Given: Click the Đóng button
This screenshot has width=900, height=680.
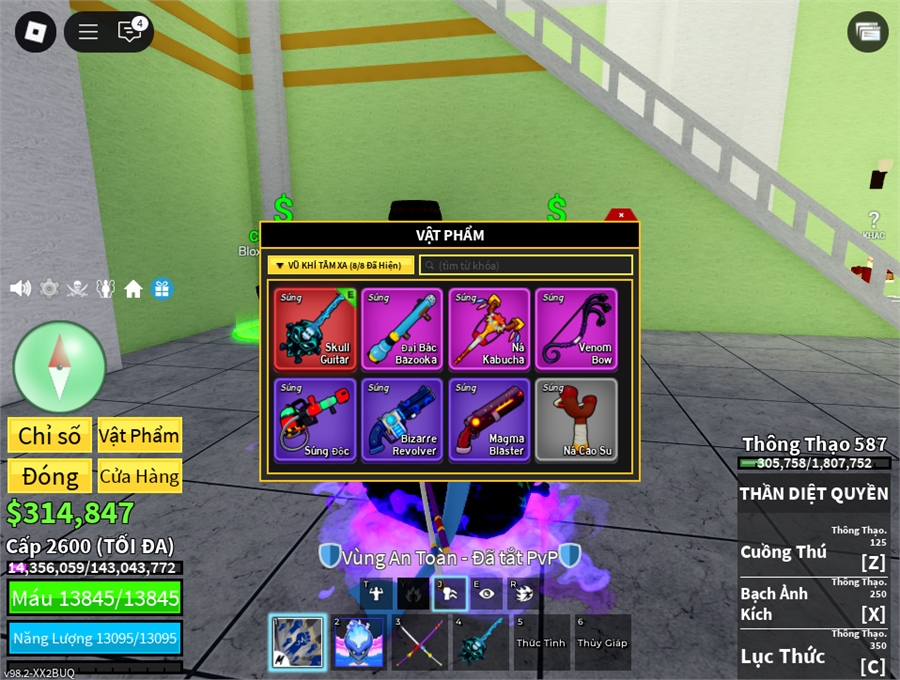Looking at the screenshot, I should (x=50, y=476).
